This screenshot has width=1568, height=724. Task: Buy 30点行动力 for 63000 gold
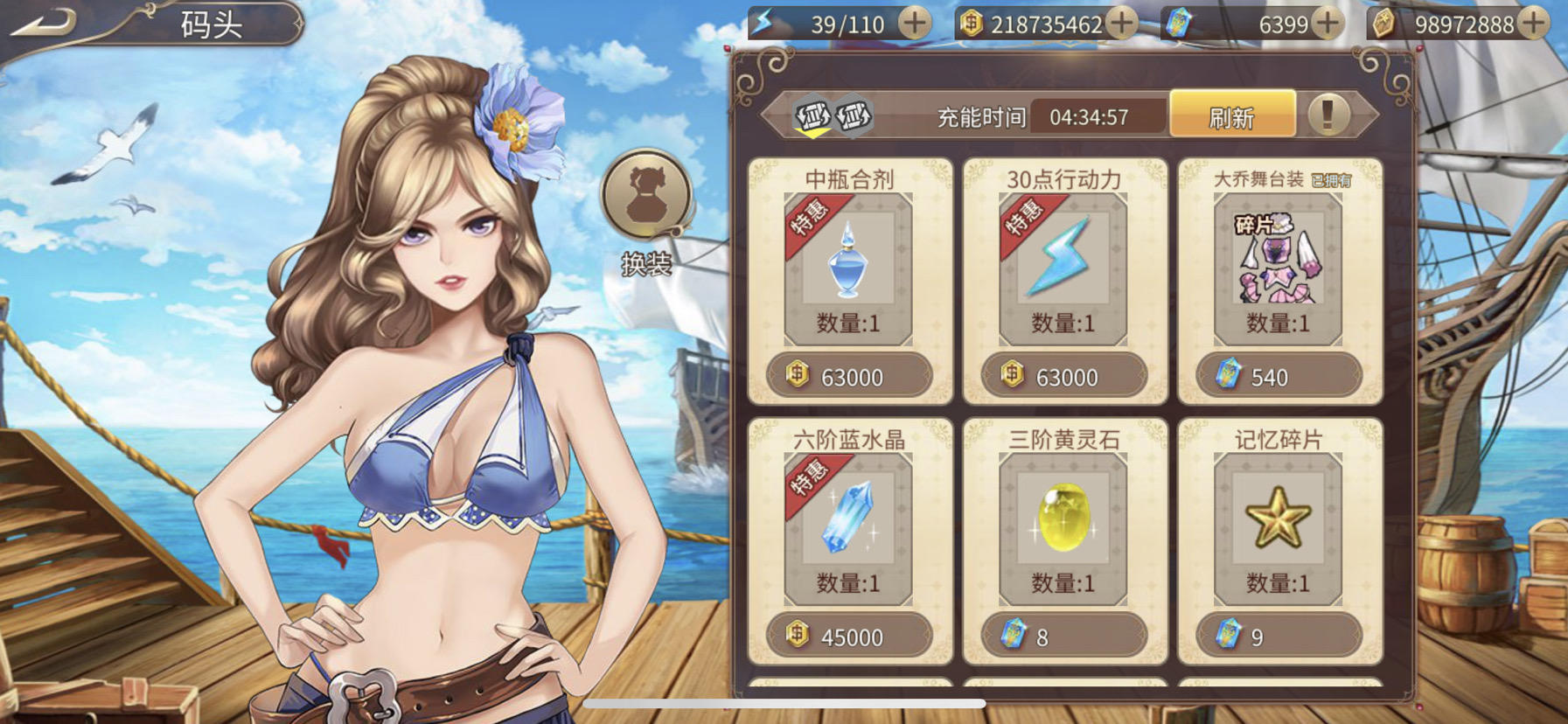1063,377
